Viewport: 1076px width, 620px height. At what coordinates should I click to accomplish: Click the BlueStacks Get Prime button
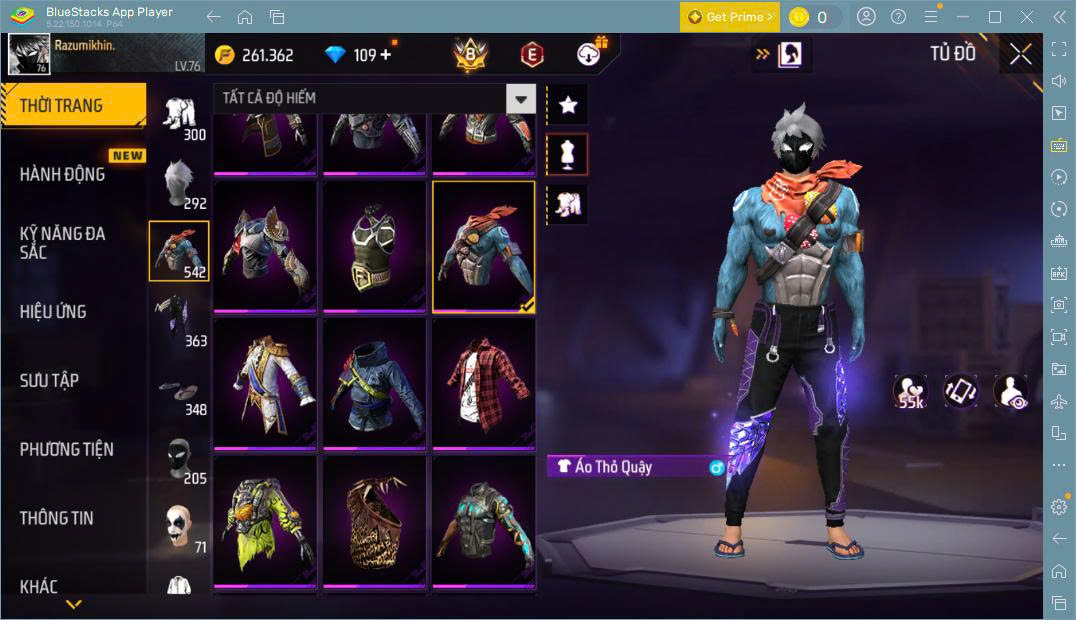(729, 17)
